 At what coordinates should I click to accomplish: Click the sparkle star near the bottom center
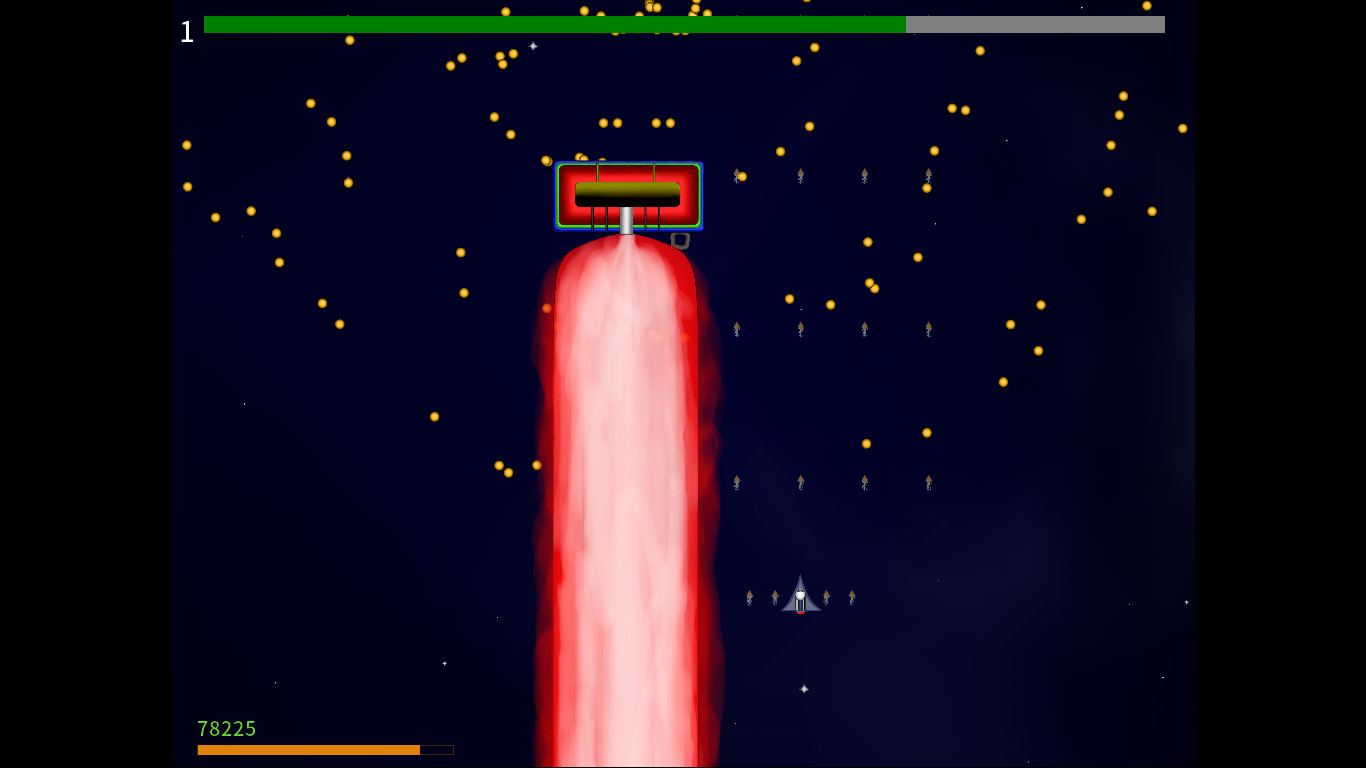[x=803, y=689]
